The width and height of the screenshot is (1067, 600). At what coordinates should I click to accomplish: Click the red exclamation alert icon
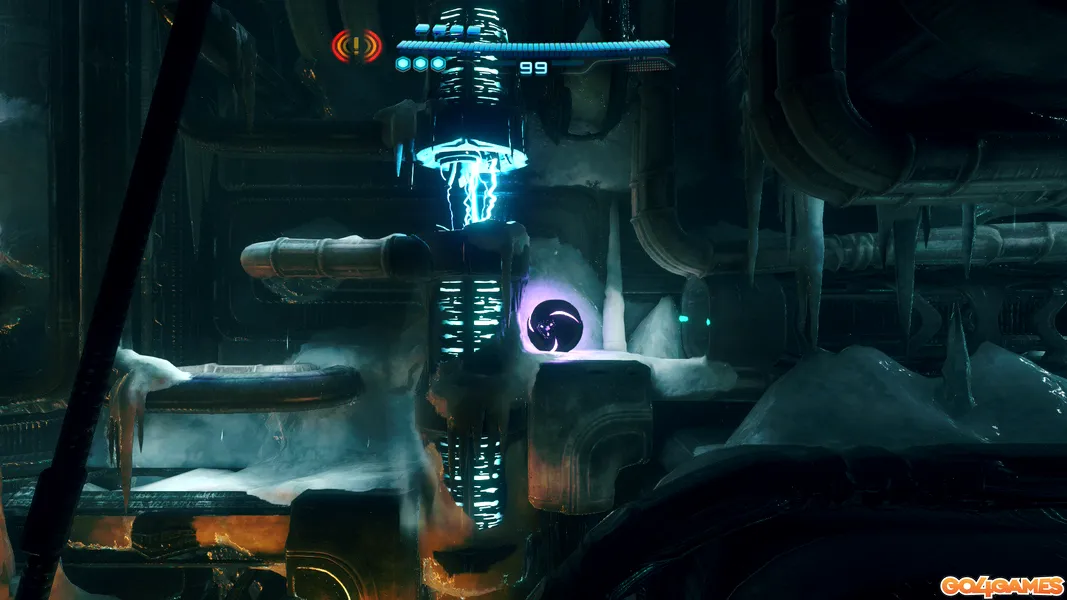pos(357,45)
